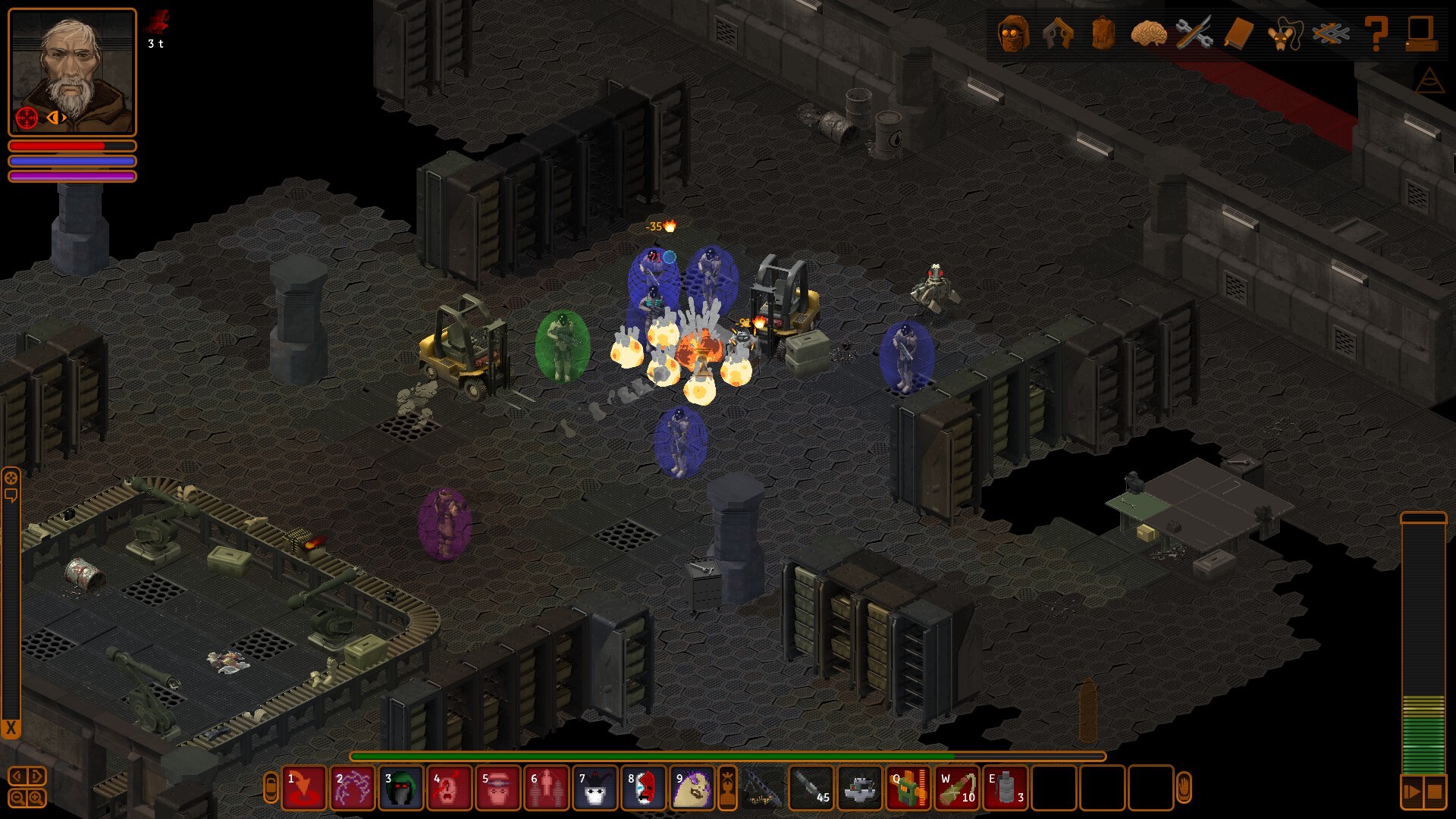This screenshot has width=1456, height=819.
Task: Toggle the stealth hotbar slot beside slot 9
Action: [730, 791]
